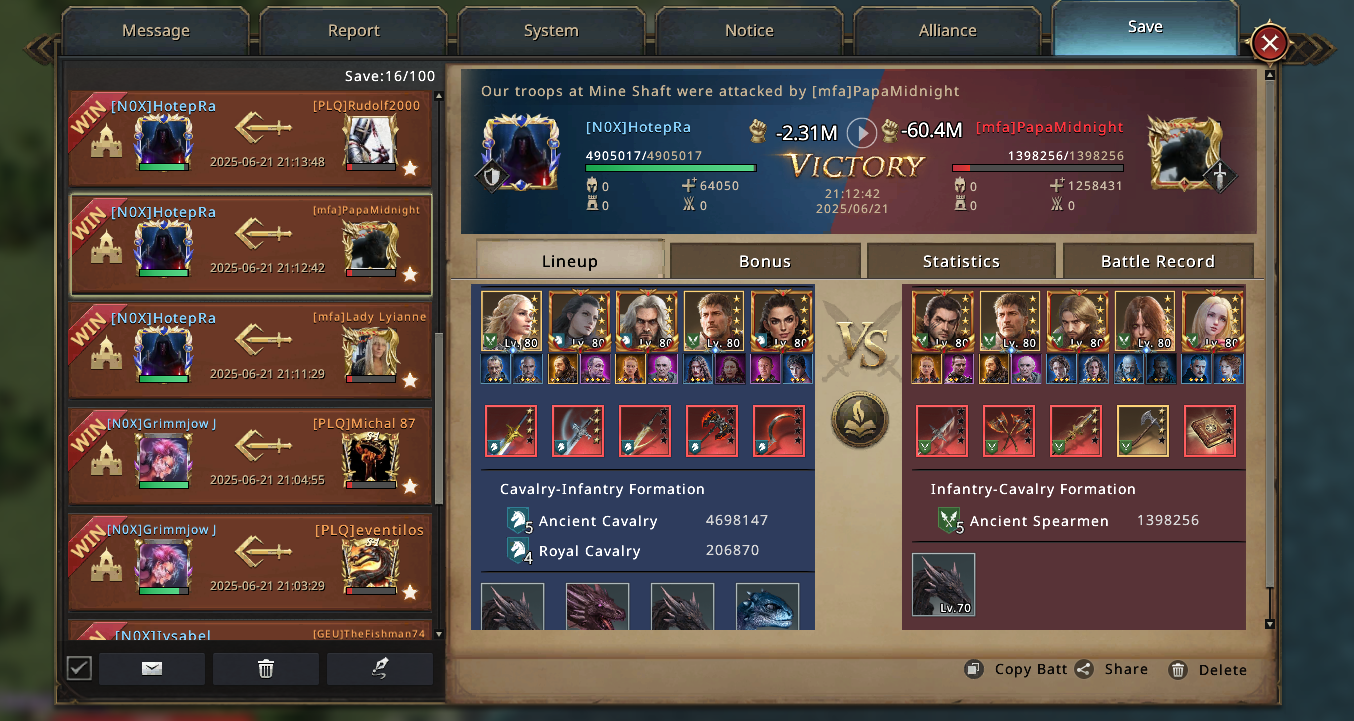The width and height of the screenshot is (1354, 721).
Task: Open the Alliance tab
Action: (x=947, y=31)
